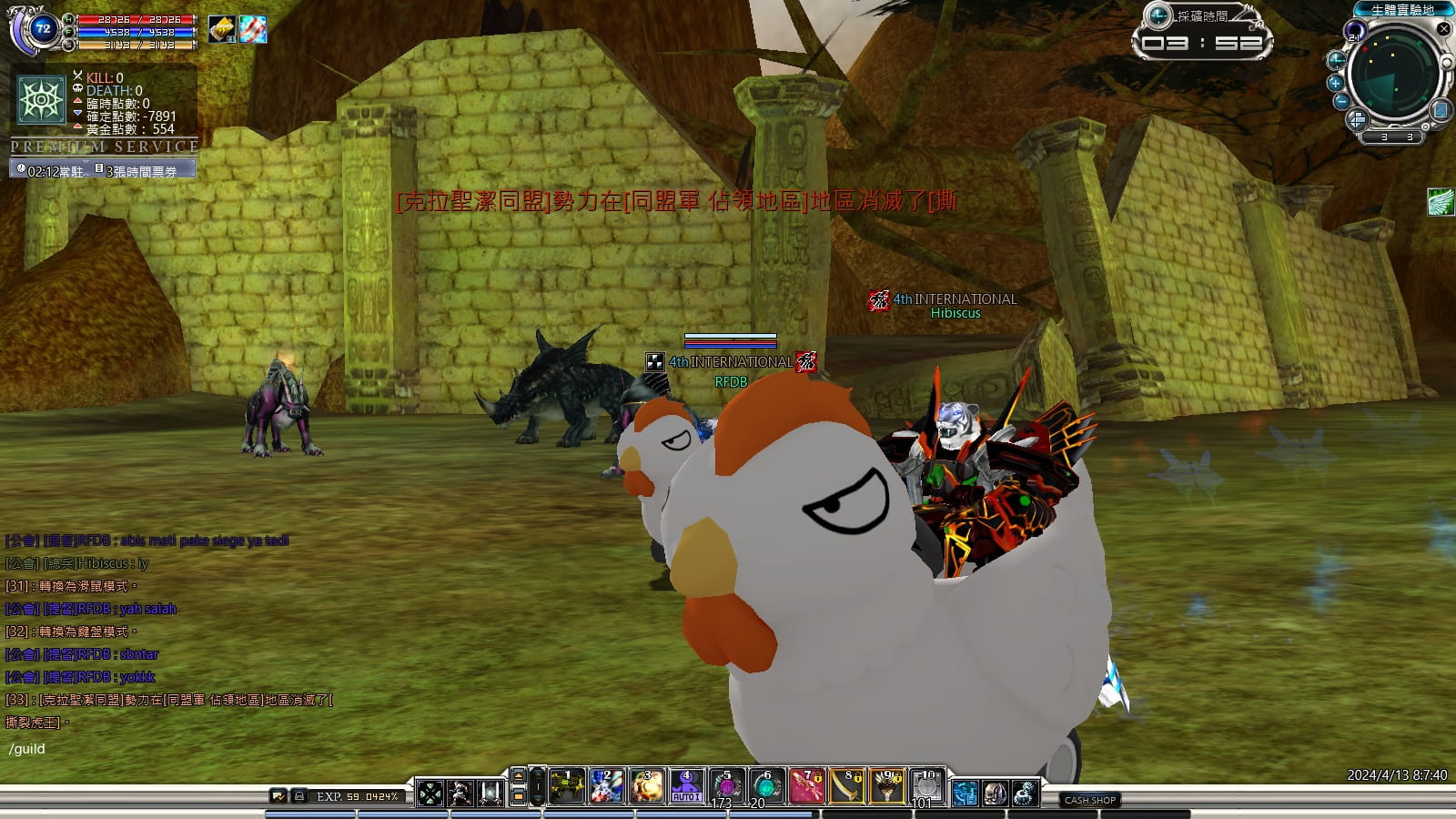Use the purple orb item in slot 5
The width and height of the screenshot is (1456, 819).
click(726, 786)
